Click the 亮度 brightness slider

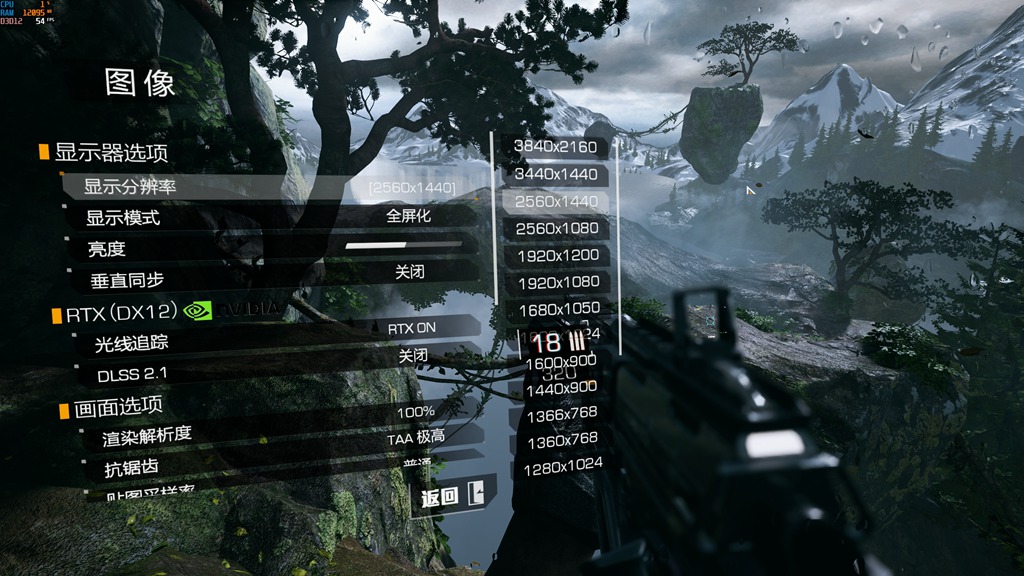(404, 244)
